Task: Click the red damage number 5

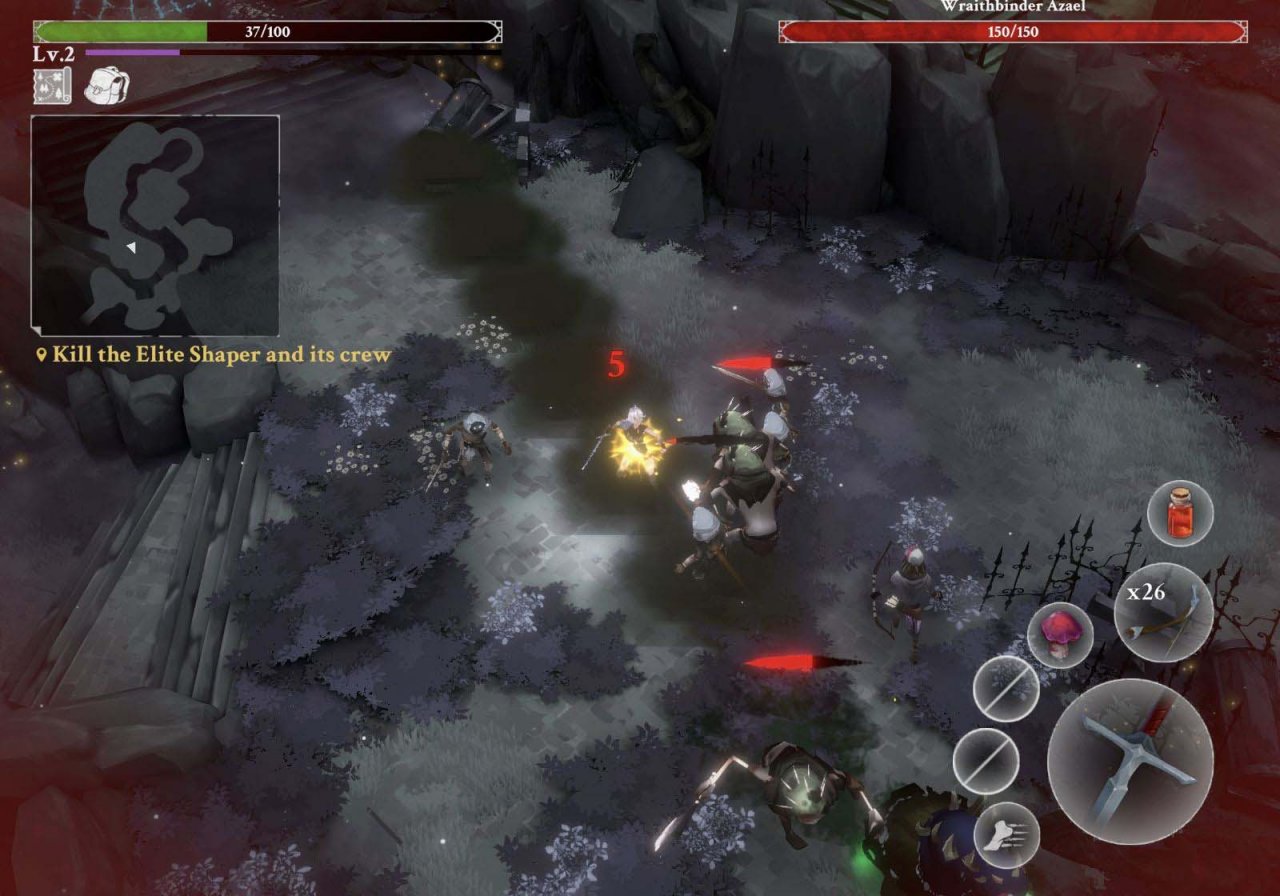Action: coord(618,364)
